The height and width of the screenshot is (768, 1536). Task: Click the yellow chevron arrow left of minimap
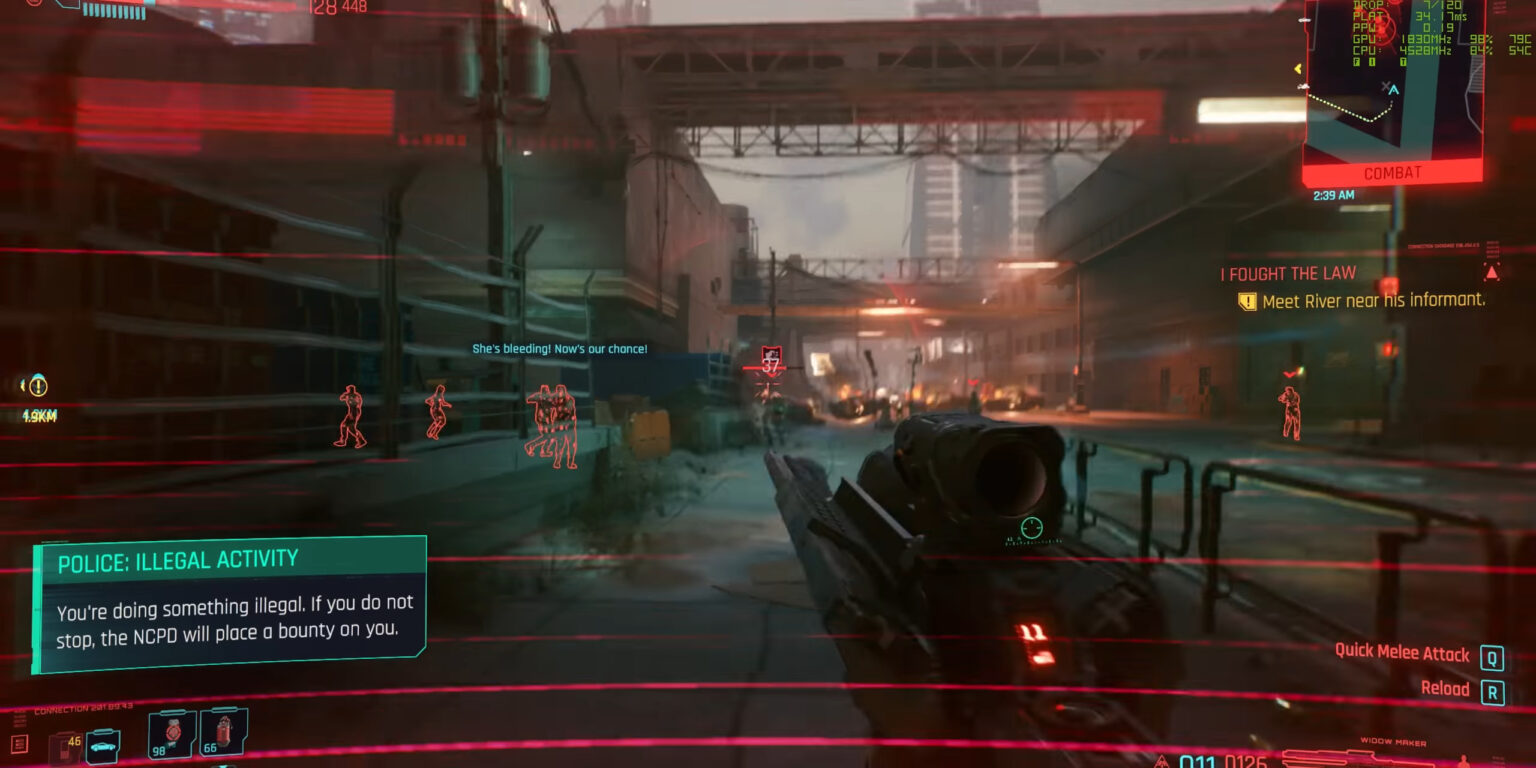pyautogui.click(x=1298, y=68)
